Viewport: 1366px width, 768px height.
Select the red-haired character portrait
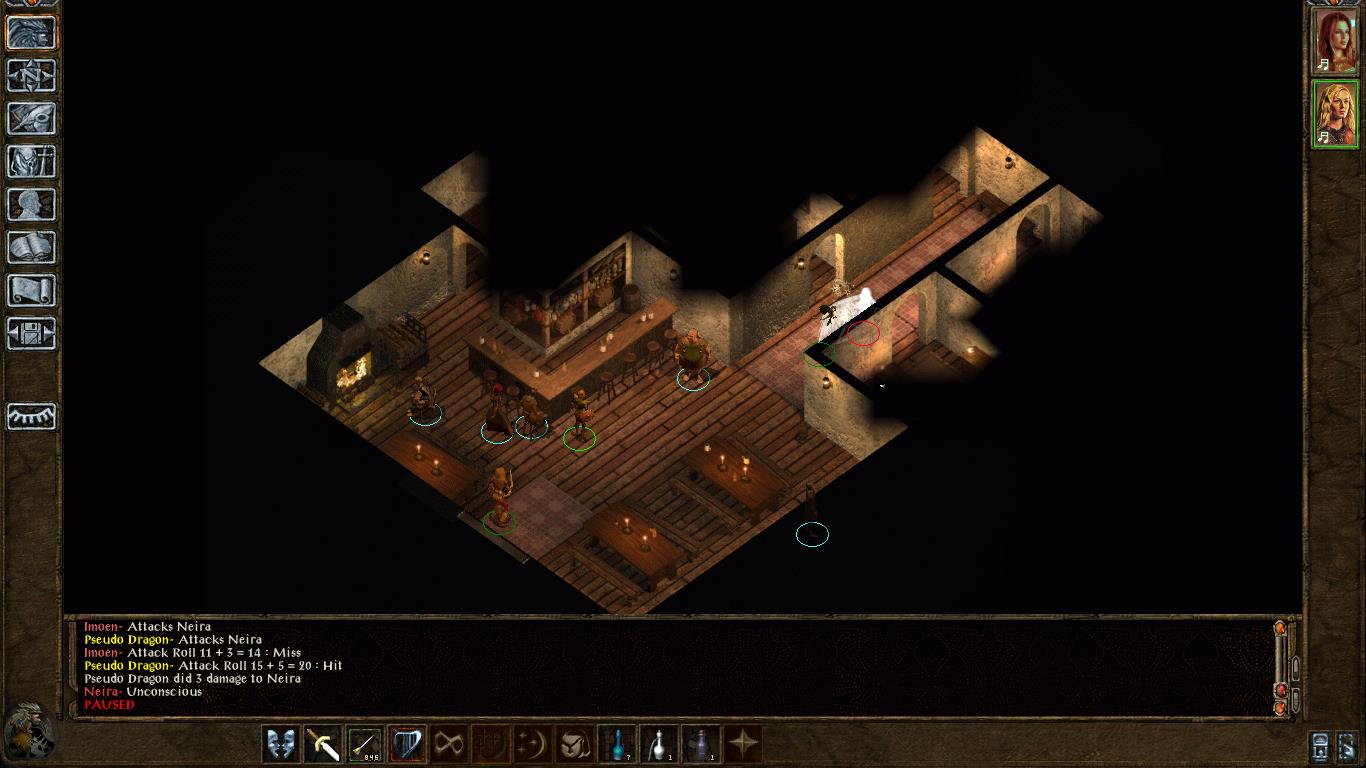click(x=1335, y=41)
